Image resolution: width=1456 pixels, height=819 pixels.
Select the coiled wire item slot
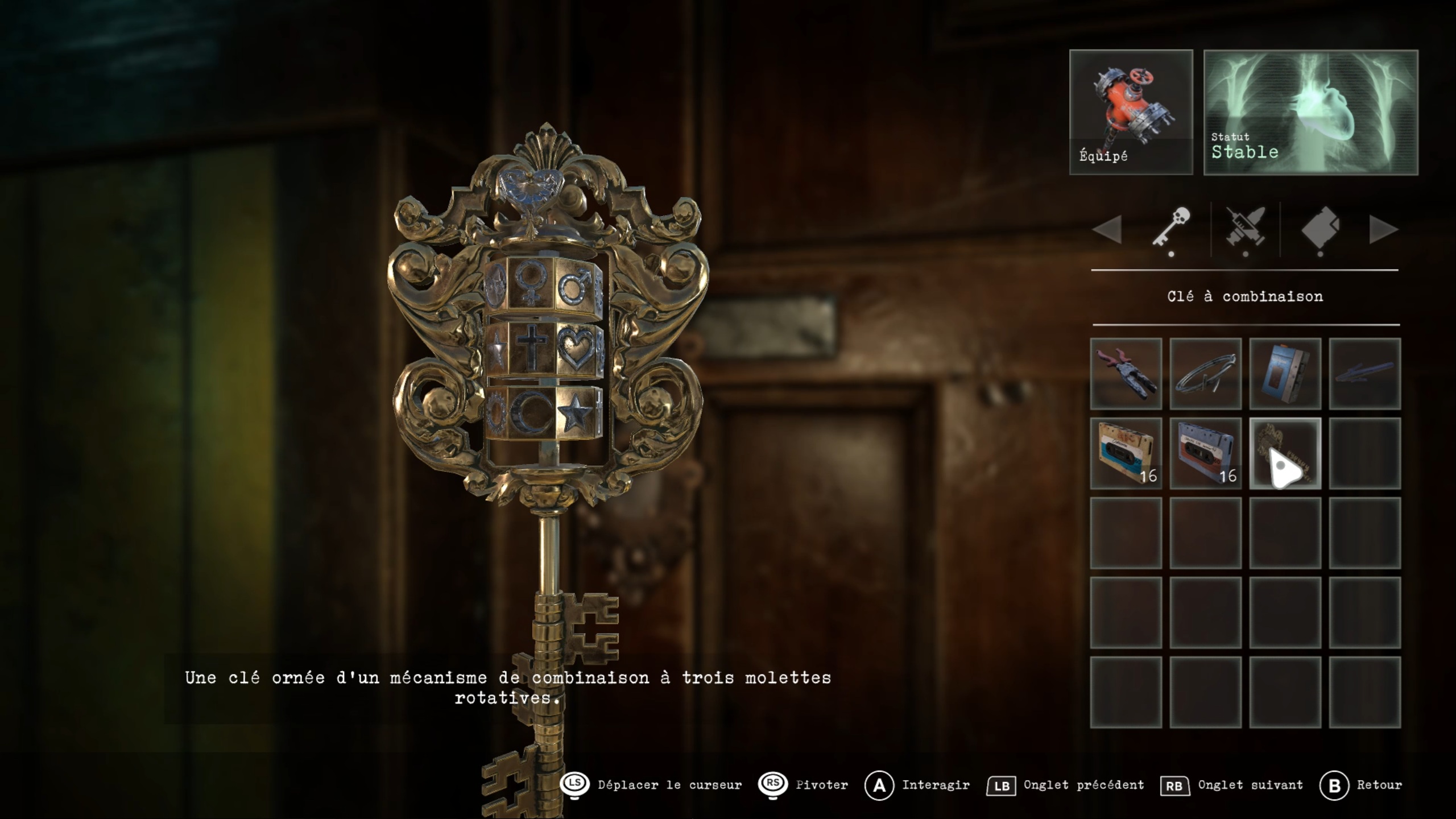1205,374
